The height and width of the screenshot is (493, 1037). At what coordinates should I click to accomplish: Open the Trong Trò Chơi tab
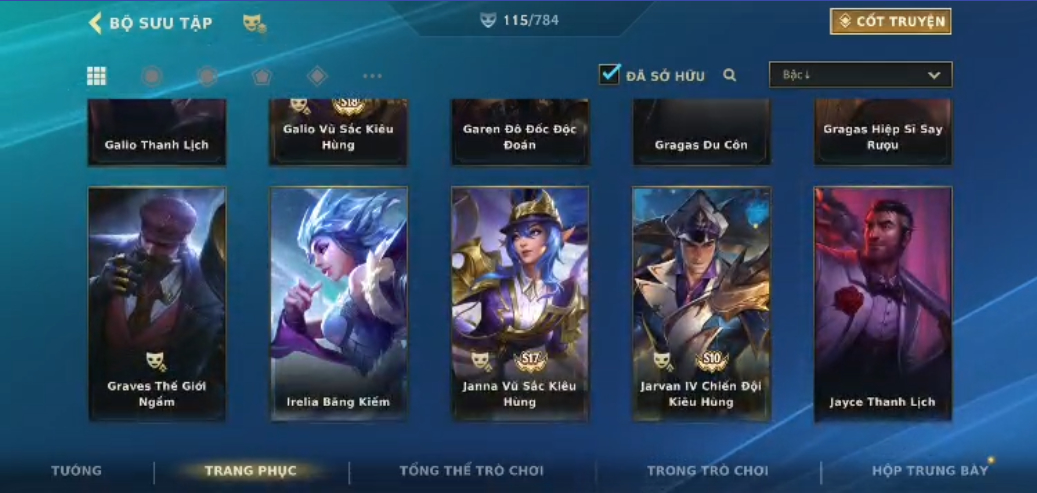coord(708,470)
